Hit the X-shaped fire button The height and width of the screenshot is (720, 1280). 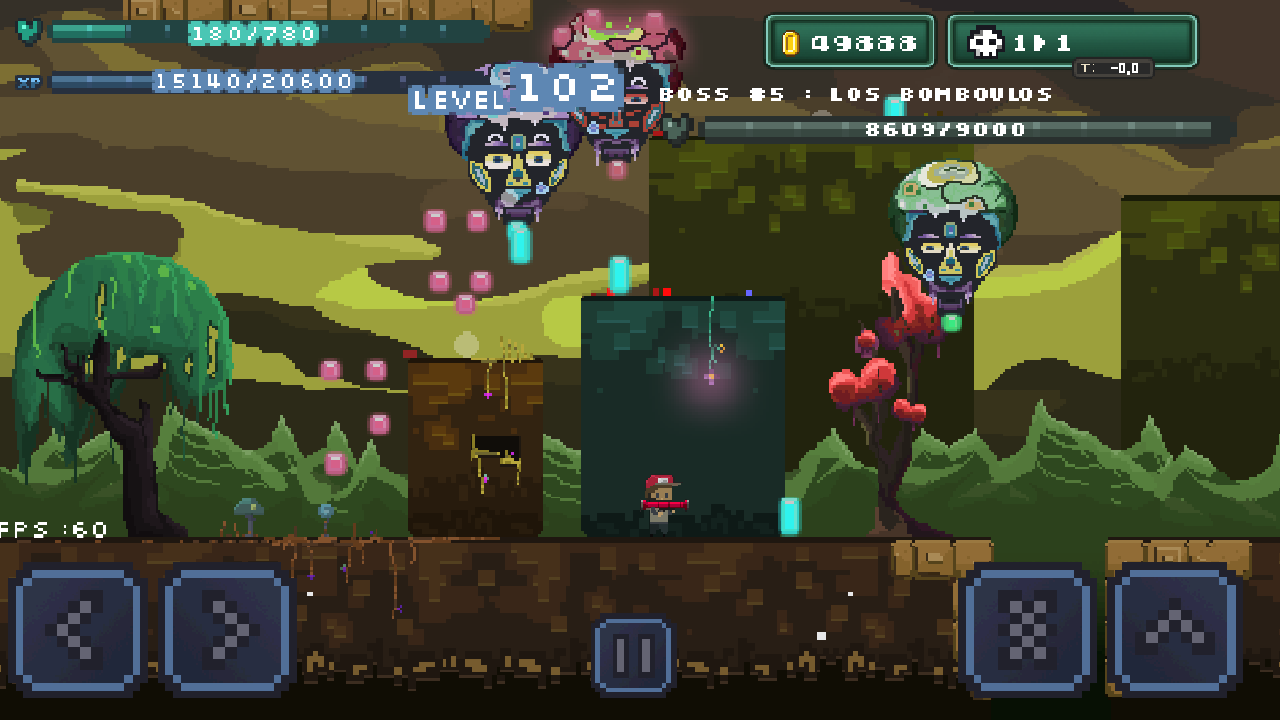(1027, 629)
